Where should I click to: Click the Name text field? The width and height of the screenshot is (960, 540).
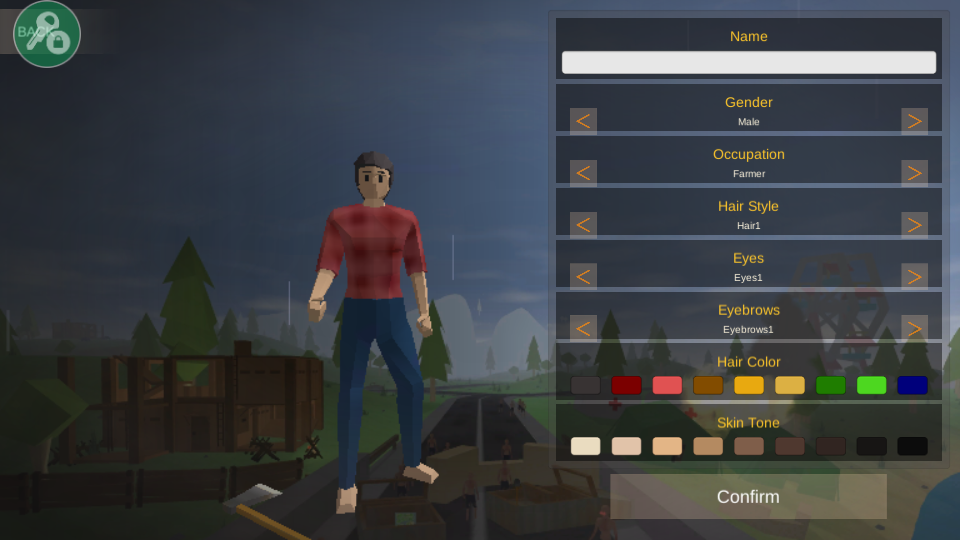pyautogui.click(x=748, y=63)
